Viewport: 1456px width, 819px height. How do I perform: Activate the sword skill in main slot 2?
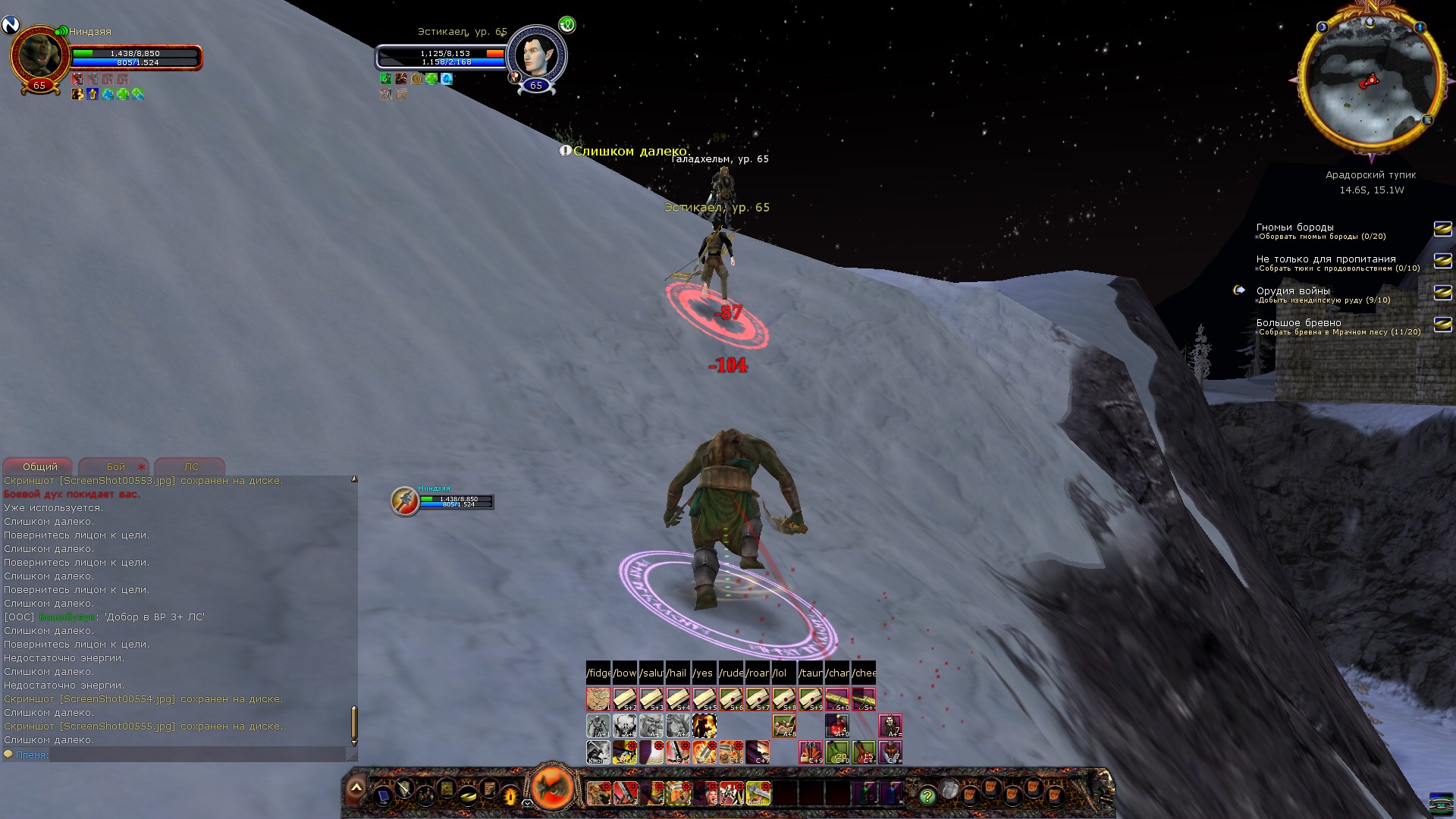point(625,793)
